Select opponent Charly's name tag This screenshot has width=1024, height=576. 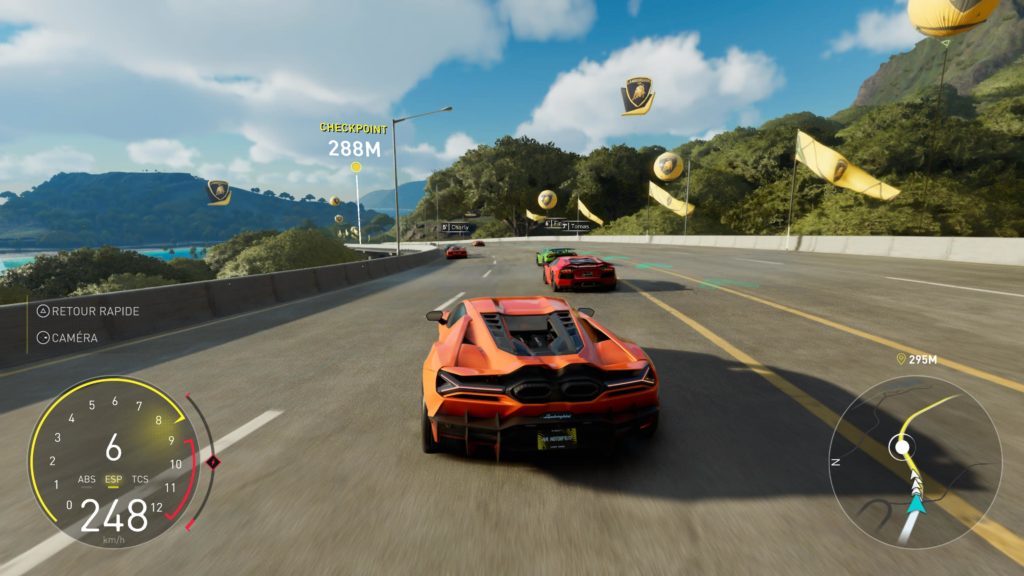(456, 227)
